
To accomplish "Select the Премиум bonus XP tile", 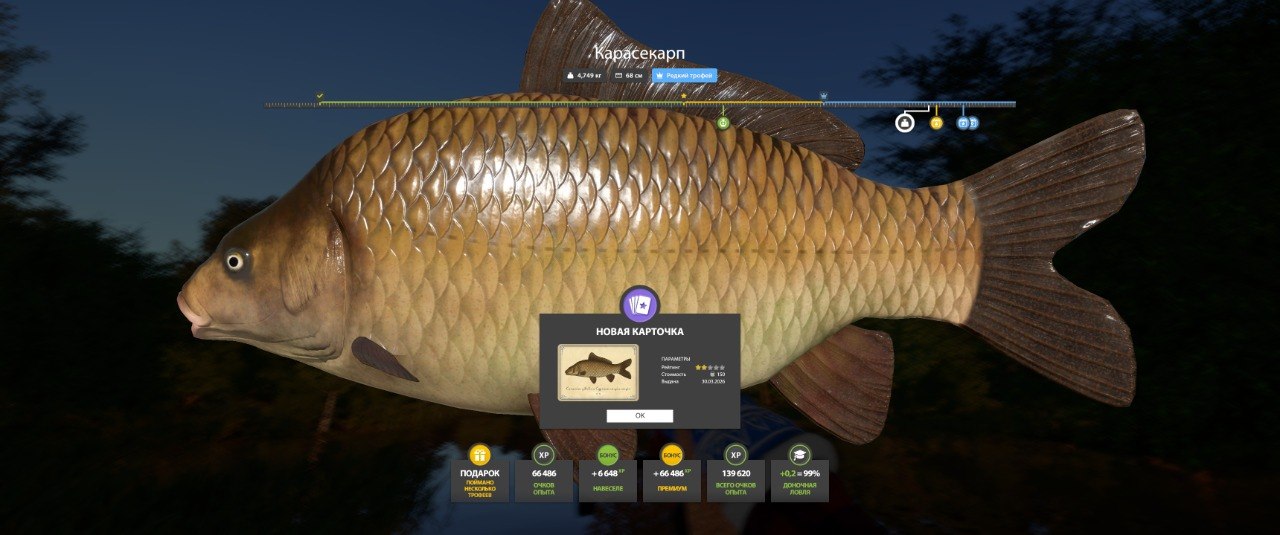I will pos(672,474).
